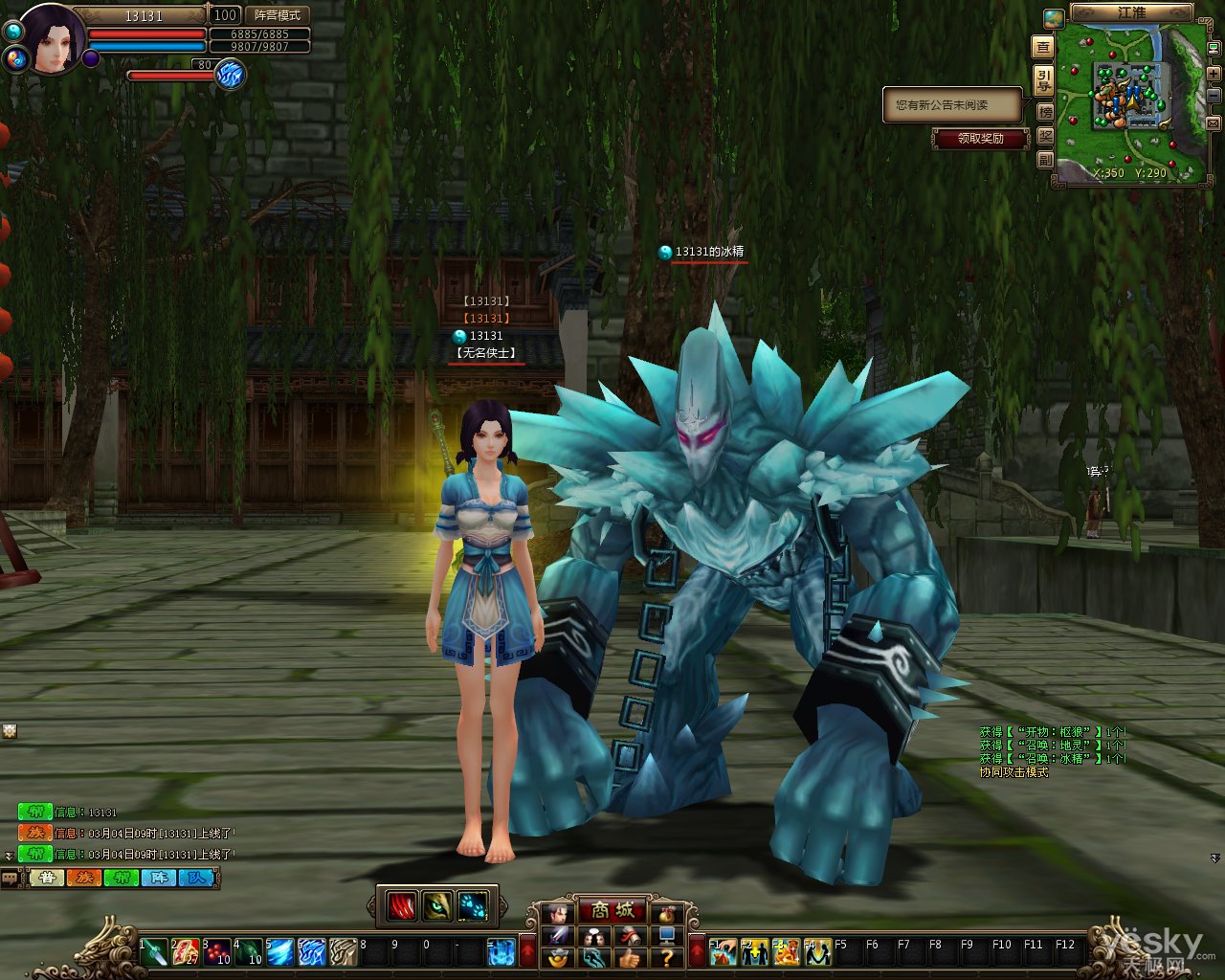Open the question mark help icon

pos(667,956)
